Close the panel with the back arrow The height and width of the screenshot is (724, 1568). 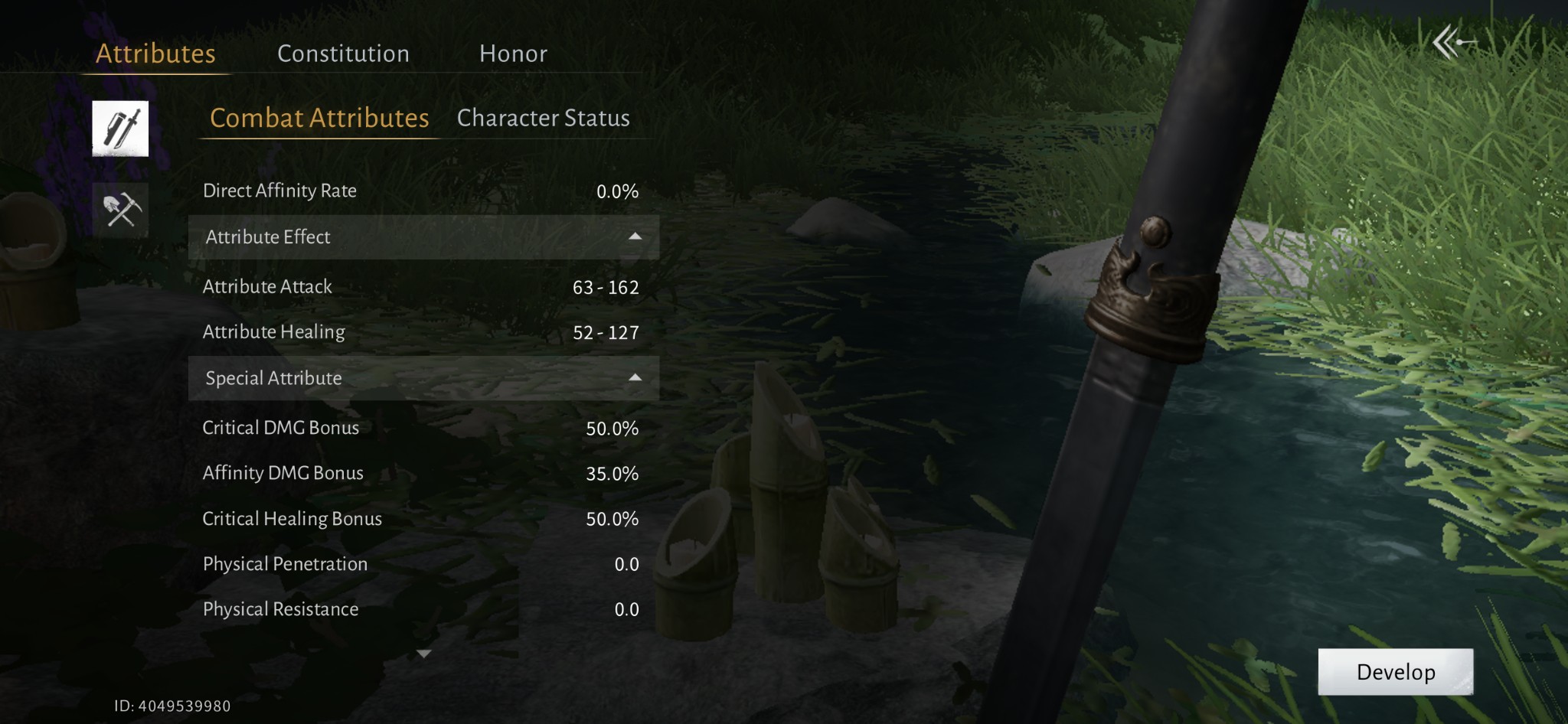click(x=1452, y=43)
